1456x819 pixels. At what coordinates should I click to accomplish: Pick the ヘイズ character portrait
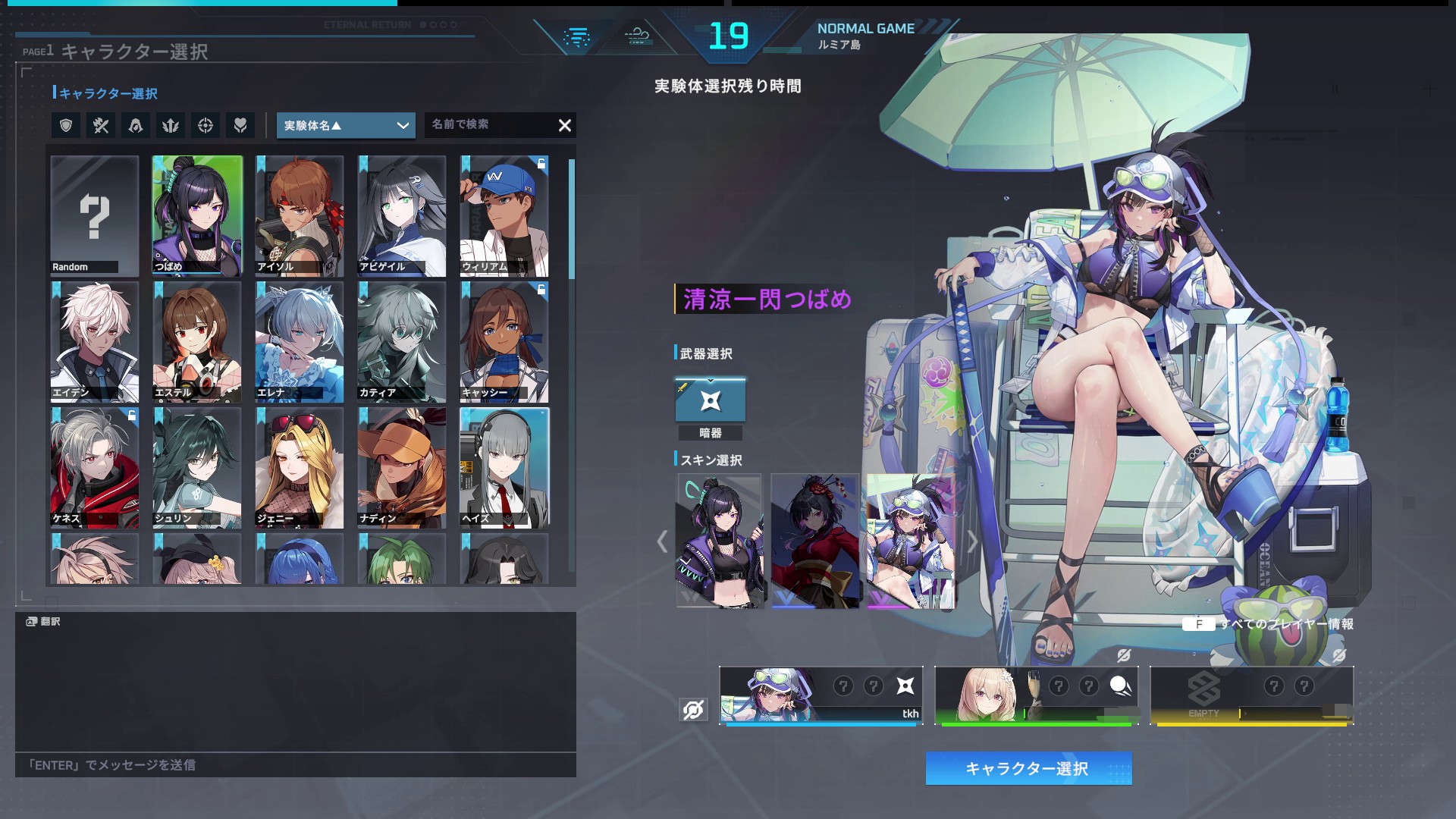click(504, 467)
